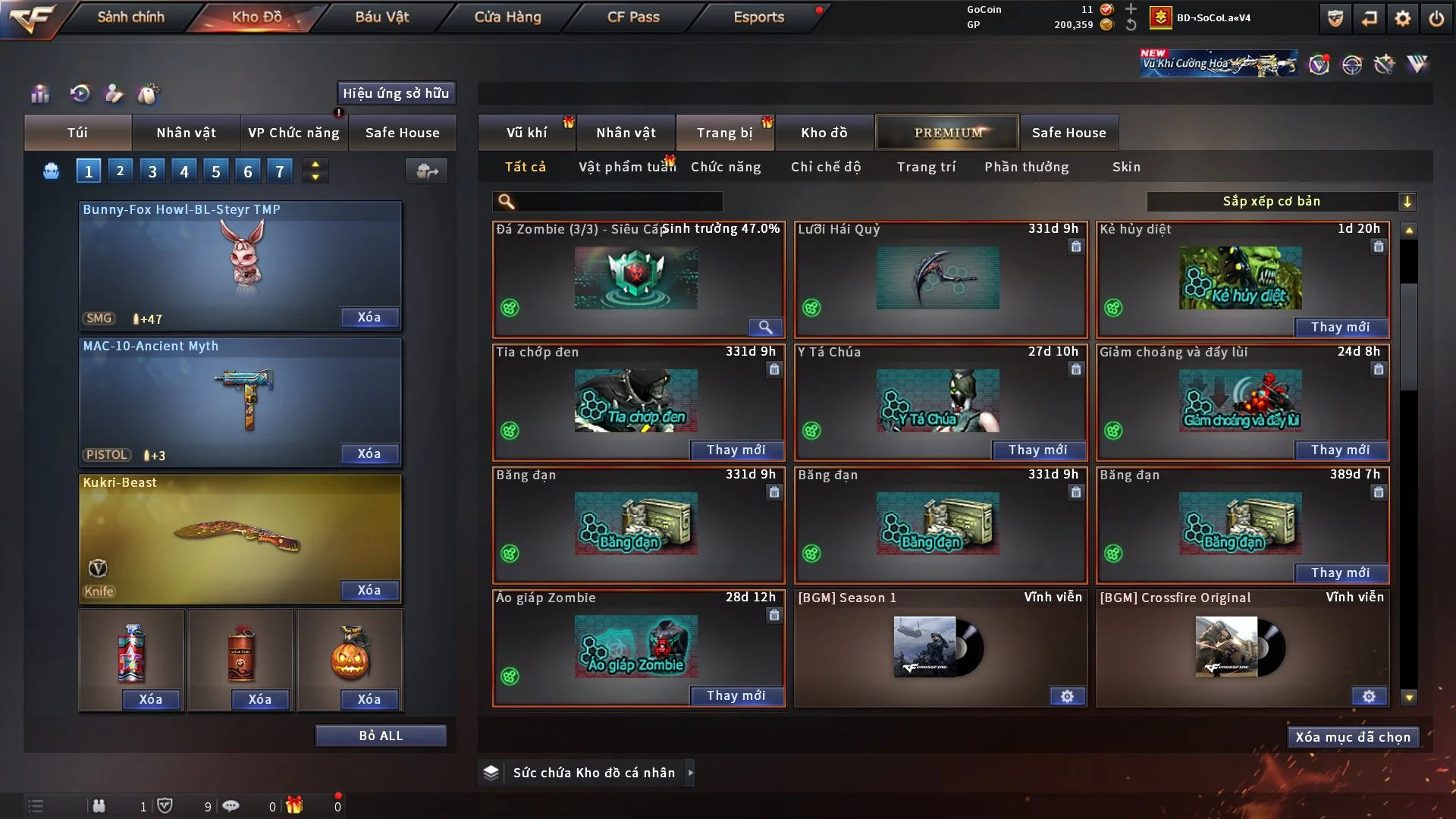Image resolution: width=1456 pixels, height=819 pixels.
Task: Click Thay mới on Y Tá Chúa
Action: [x=1038, y=450]
